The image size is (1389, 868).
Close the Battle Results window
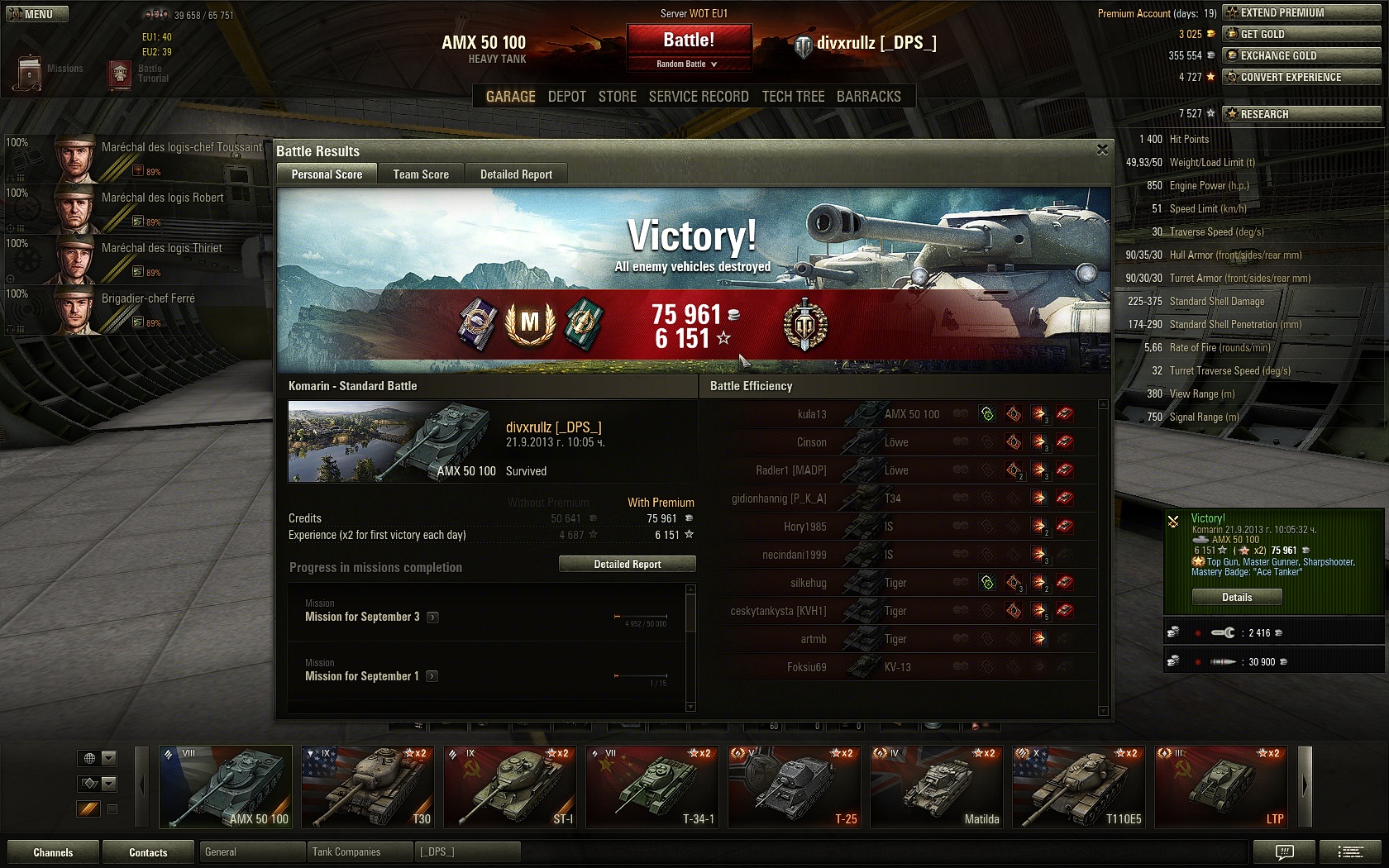tap(1102, 150)
